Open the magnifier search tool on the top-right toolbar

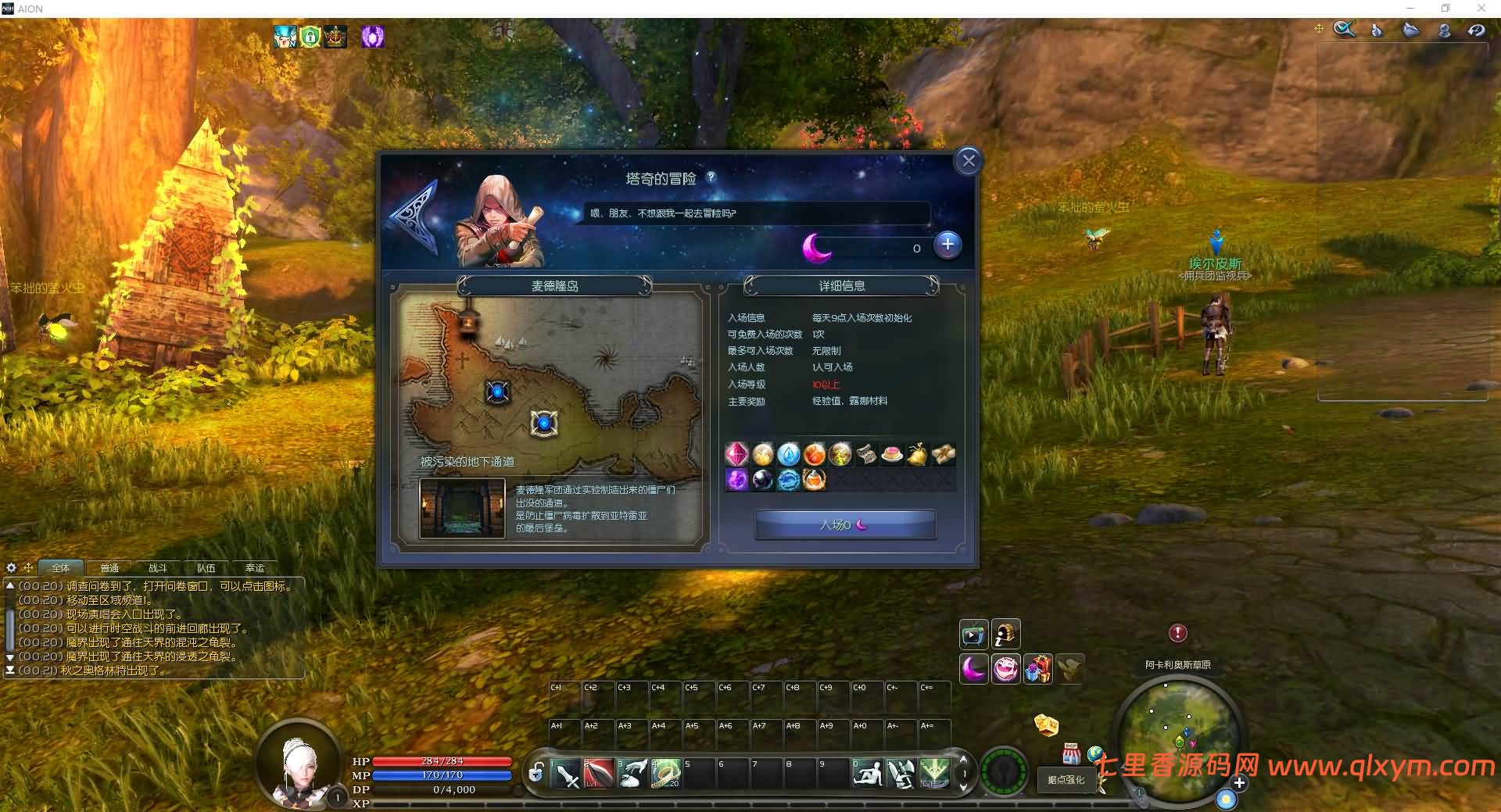click(1345, 29)
